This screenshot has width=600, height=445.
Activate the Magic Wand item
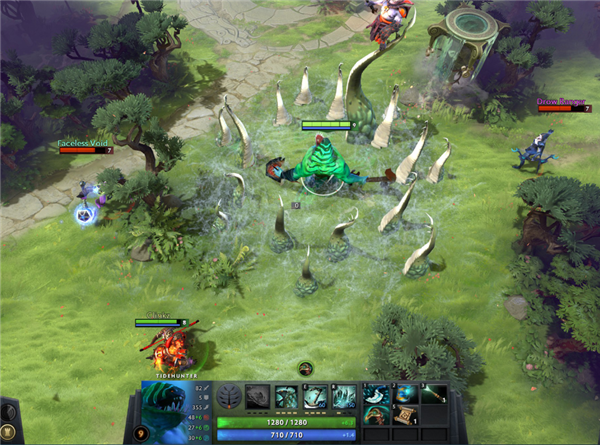point(431,394)
